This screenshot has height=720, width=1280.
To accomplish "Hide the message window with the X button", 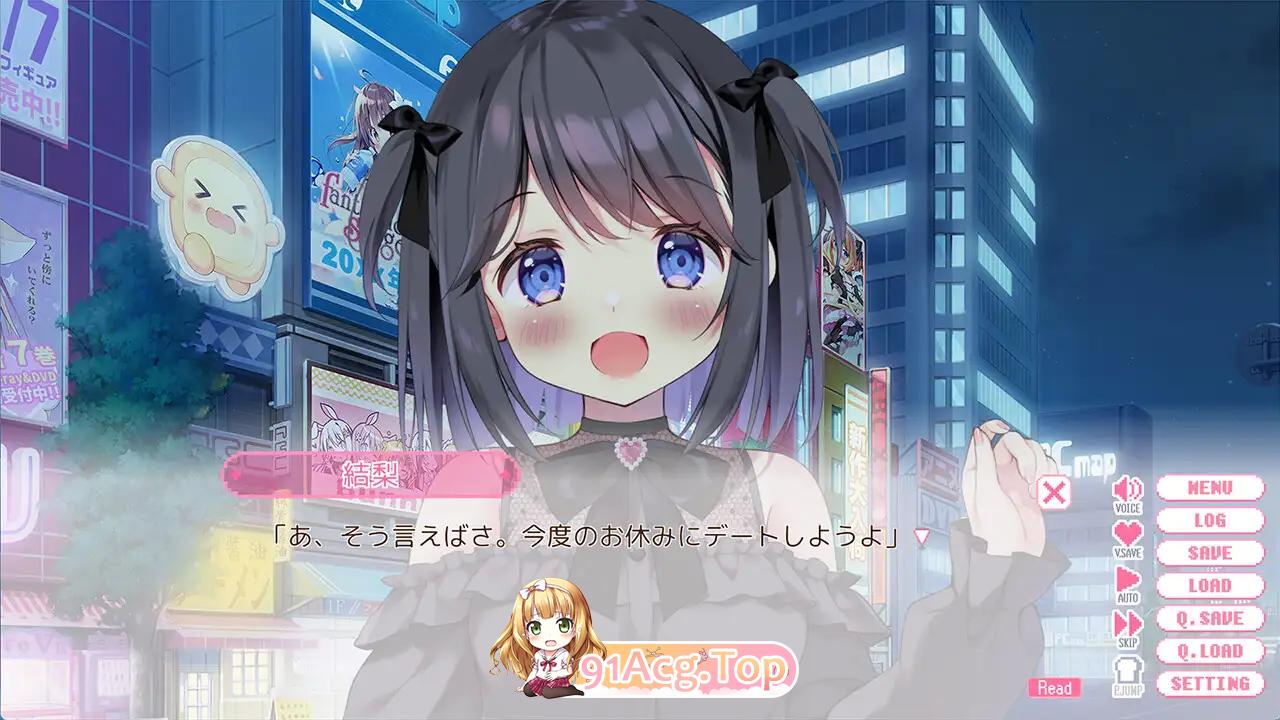I will [1053, 490].
